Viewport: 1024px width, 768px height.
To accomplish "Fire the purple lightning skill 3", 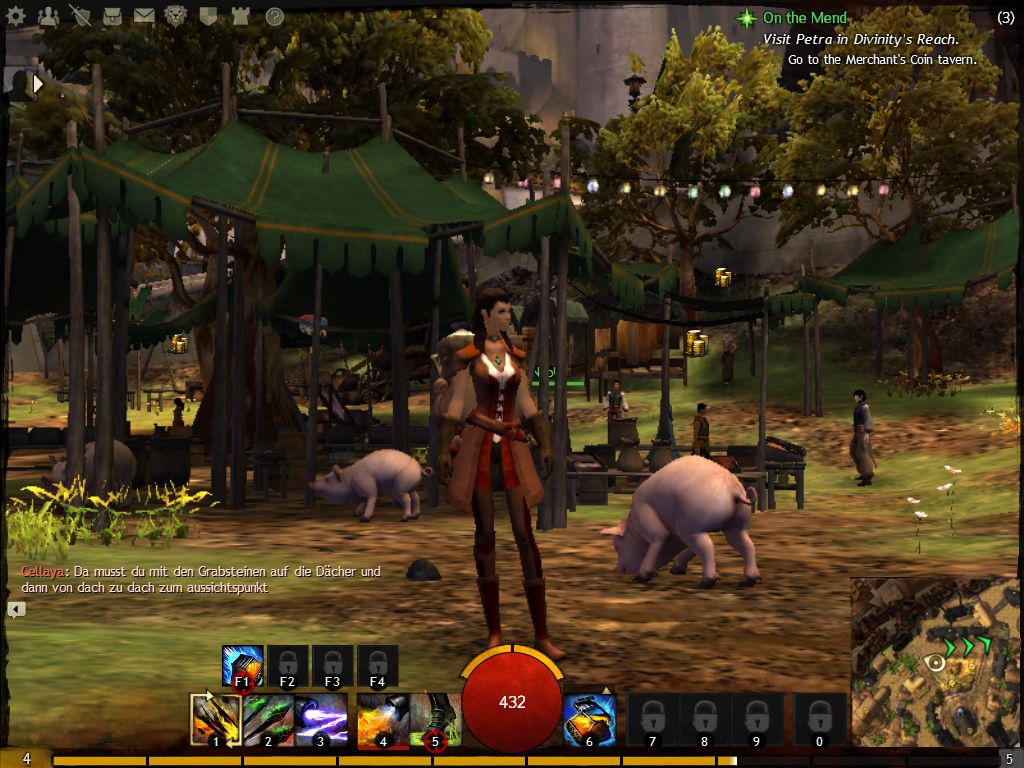I will (321, 720).
